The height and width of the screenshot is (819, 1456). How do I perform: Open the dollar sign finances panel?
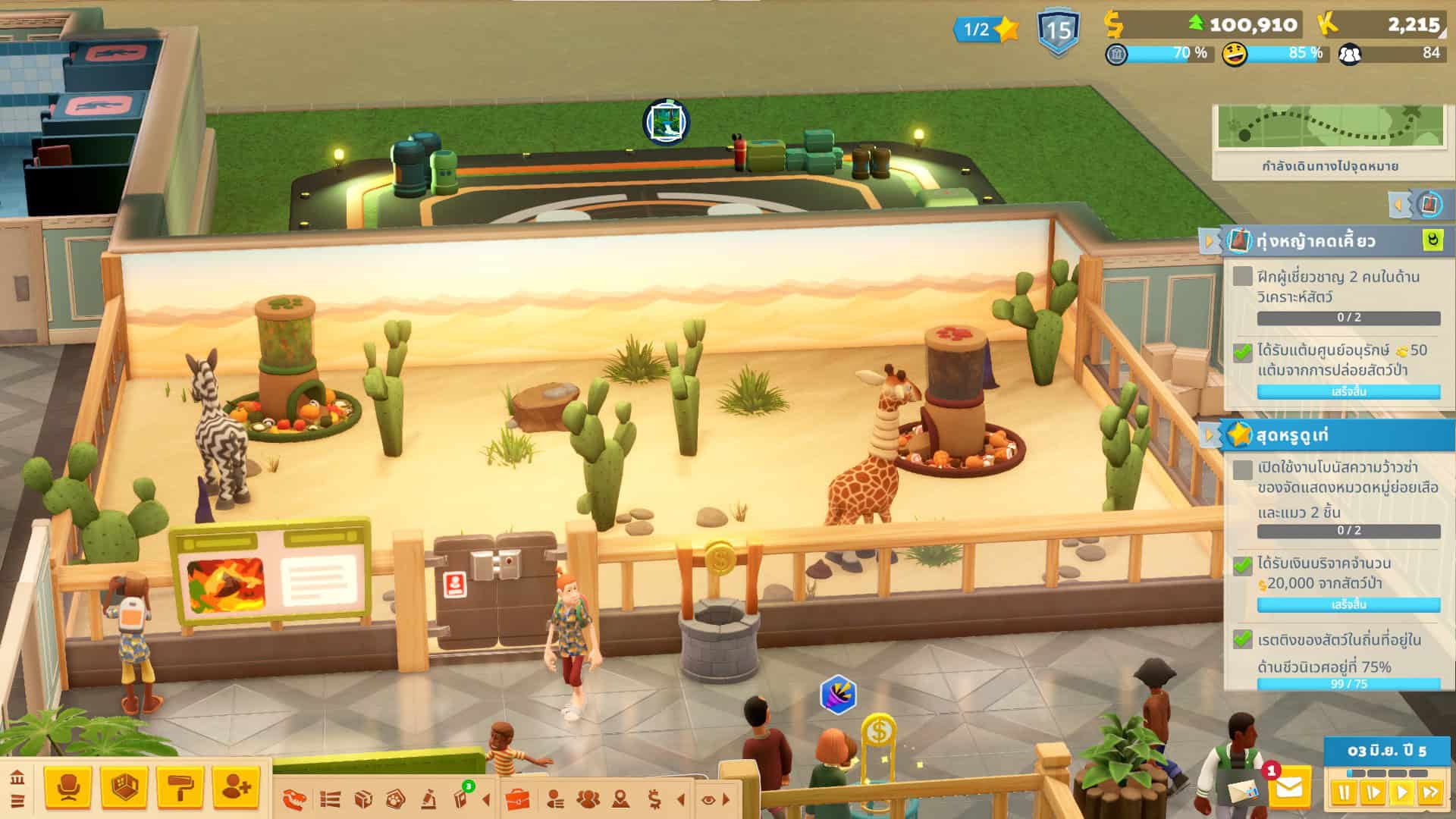click(x=654, y=799)
